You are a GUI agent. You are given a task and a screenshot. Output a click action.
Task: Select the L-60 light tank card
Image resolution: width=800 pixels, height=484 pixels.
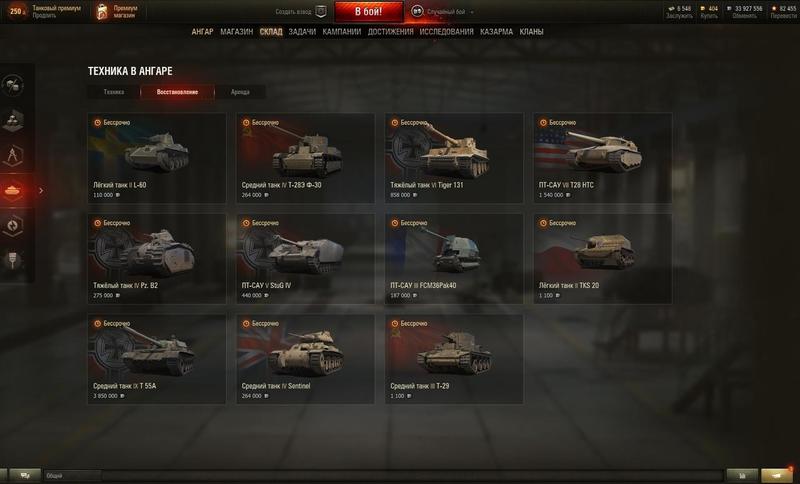[x=157, y=158]
